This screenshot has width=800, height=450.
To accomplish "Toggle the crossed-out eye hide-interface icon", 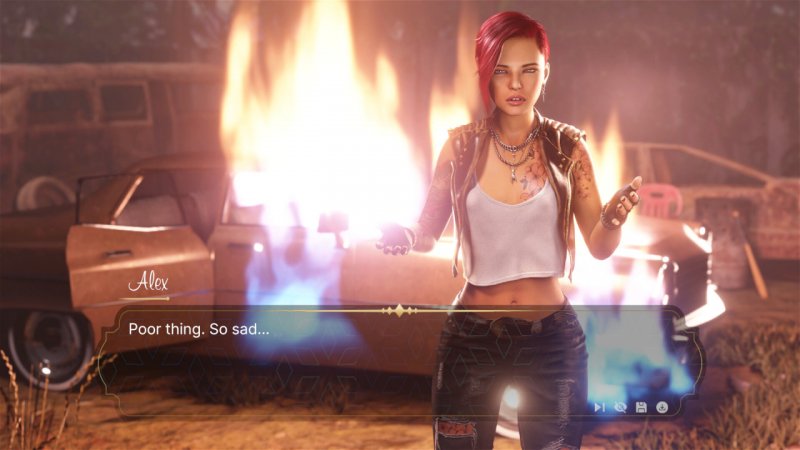I will 620,407.
